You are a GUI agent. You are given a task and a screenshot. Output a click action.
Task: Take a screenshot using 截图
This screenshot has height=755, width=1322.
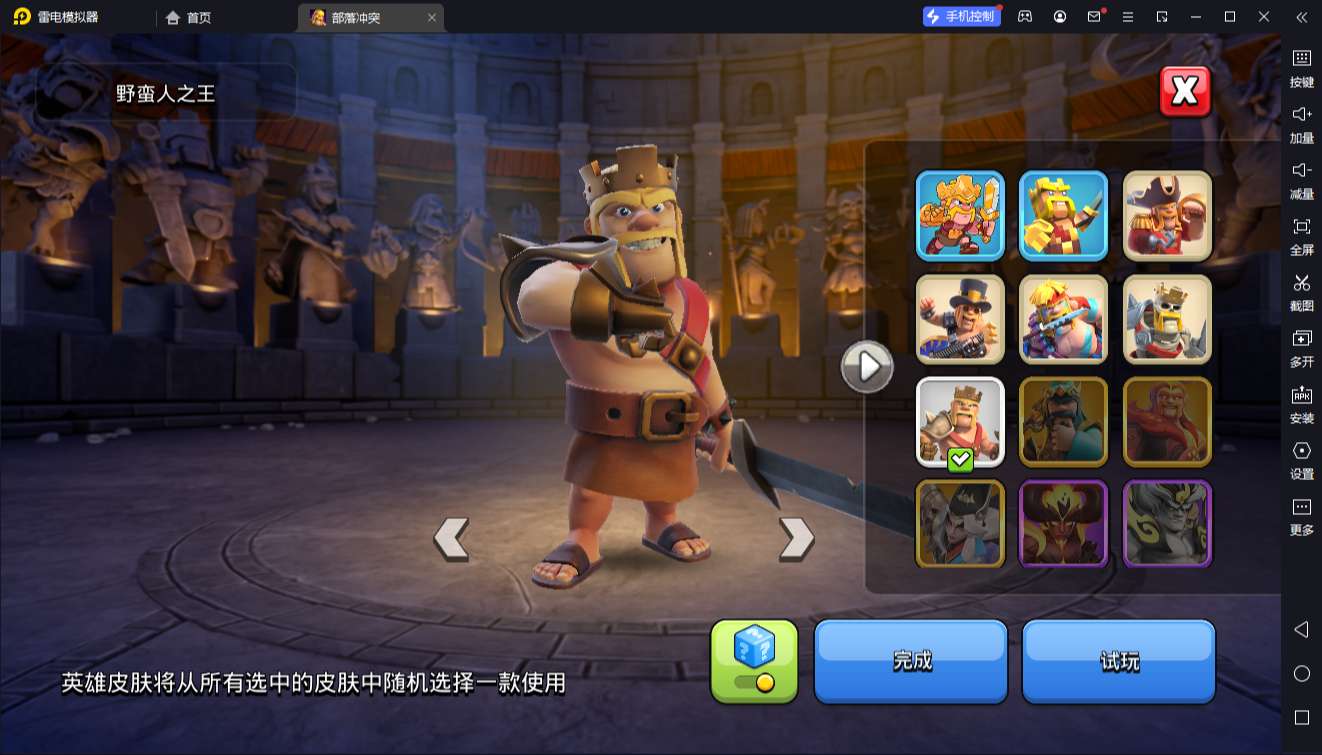pyautogui.click(x=1303, y=293)
